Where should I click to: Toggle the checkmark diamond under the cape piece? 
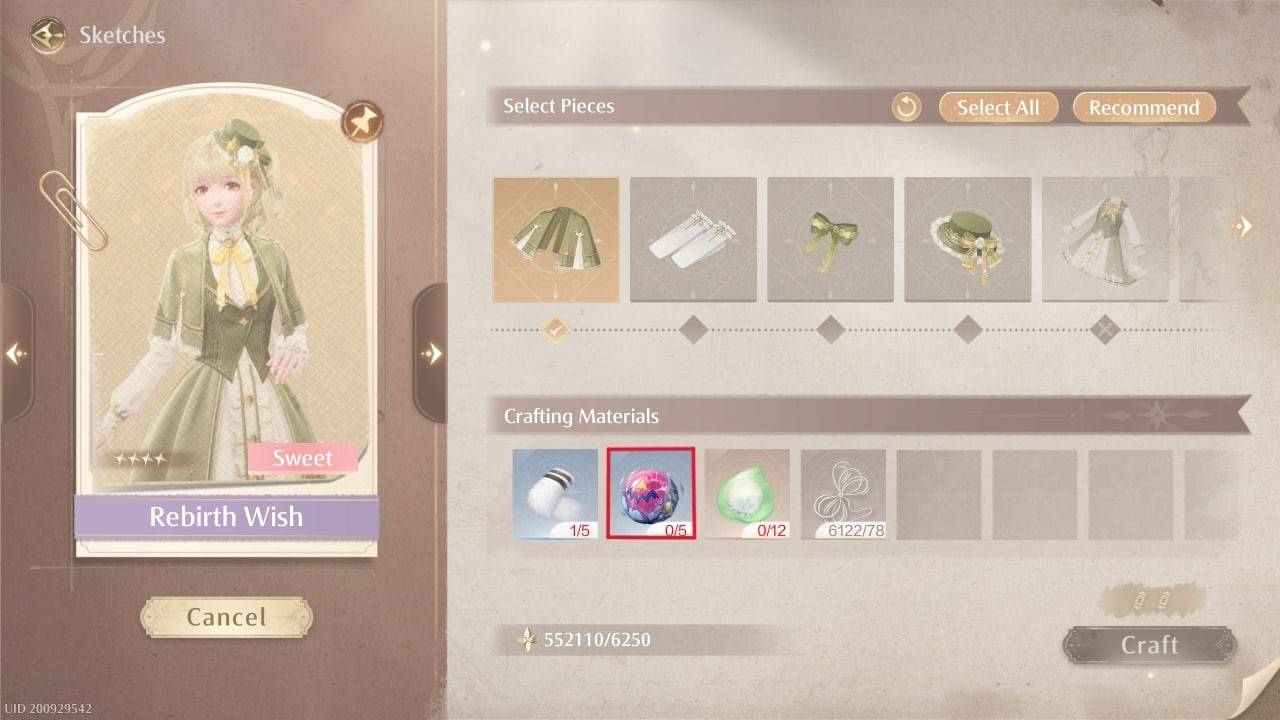pos(556,327)
